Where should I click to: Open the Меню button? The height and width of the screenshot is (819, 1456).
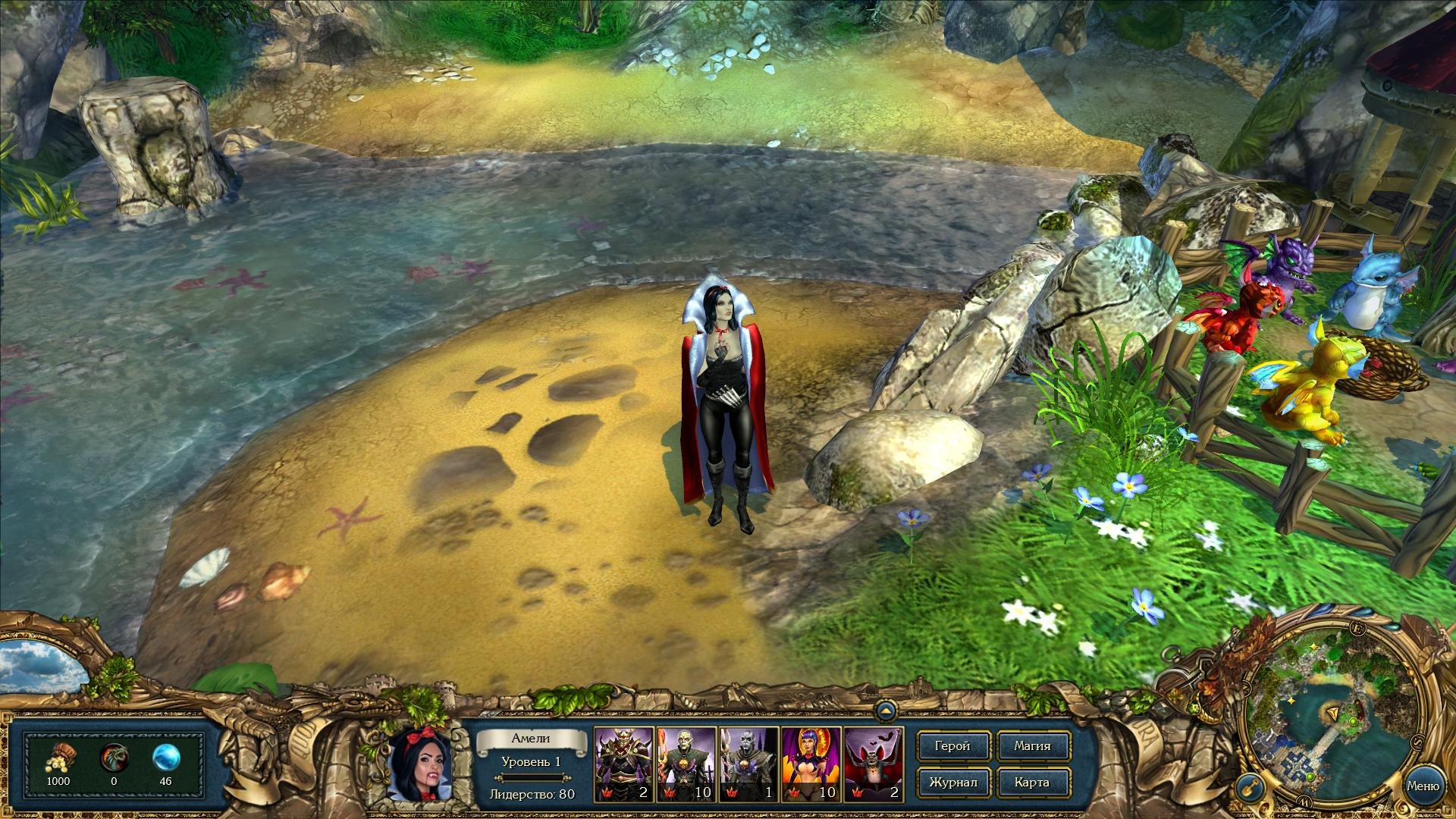pos(1422,786)
